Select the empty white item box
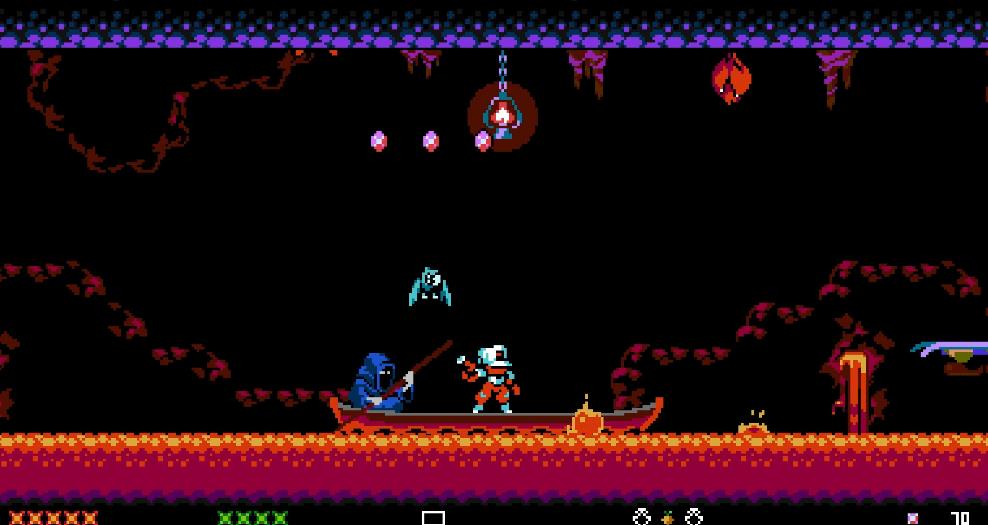 click(433, 517)
